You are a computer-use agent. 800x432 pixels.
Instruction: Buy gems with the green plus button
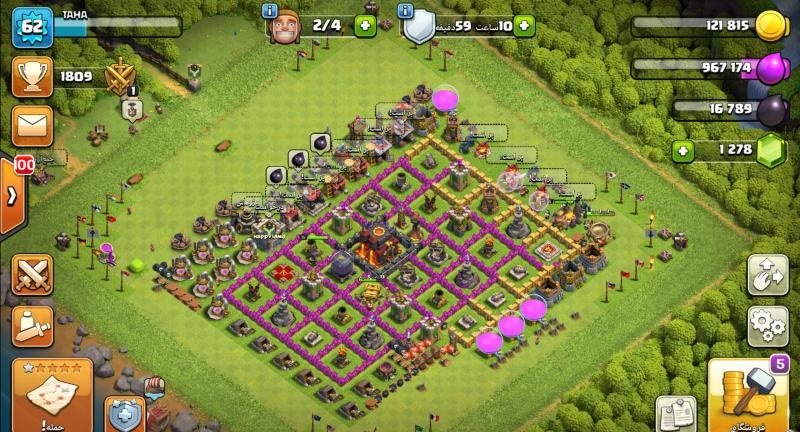click(x=684, y=151)
